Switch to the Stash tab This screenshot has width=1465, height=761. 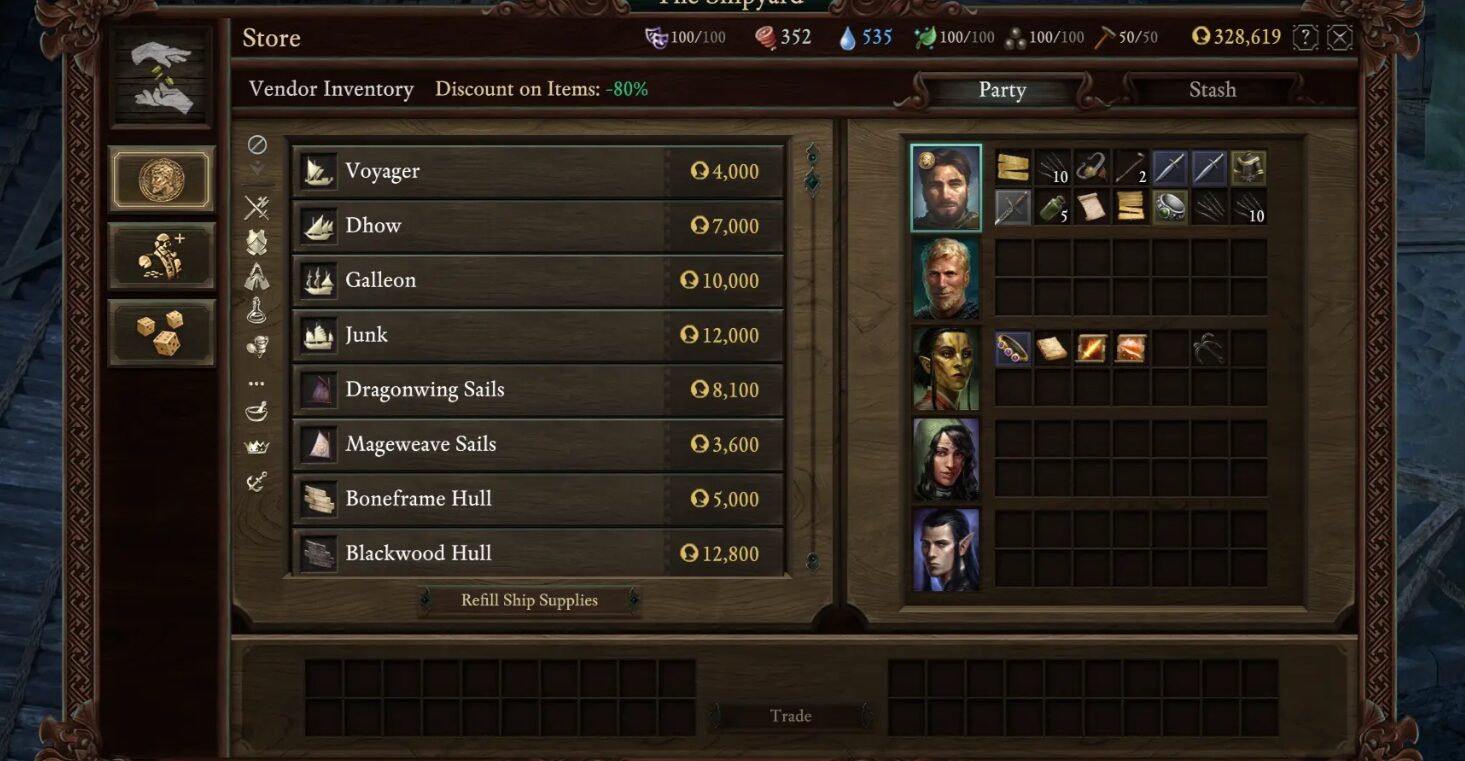click(1212, 90)
